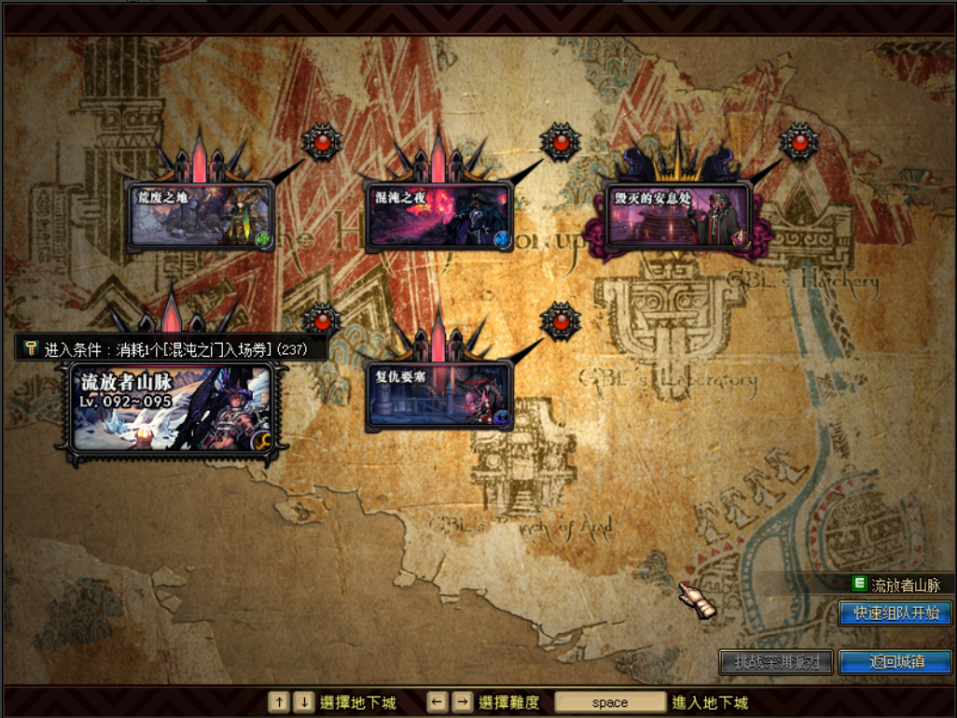Pick the 毁灭的安息处 dungeon tile
The width and height of the screenshot is (957, 718).
(678, 215)
